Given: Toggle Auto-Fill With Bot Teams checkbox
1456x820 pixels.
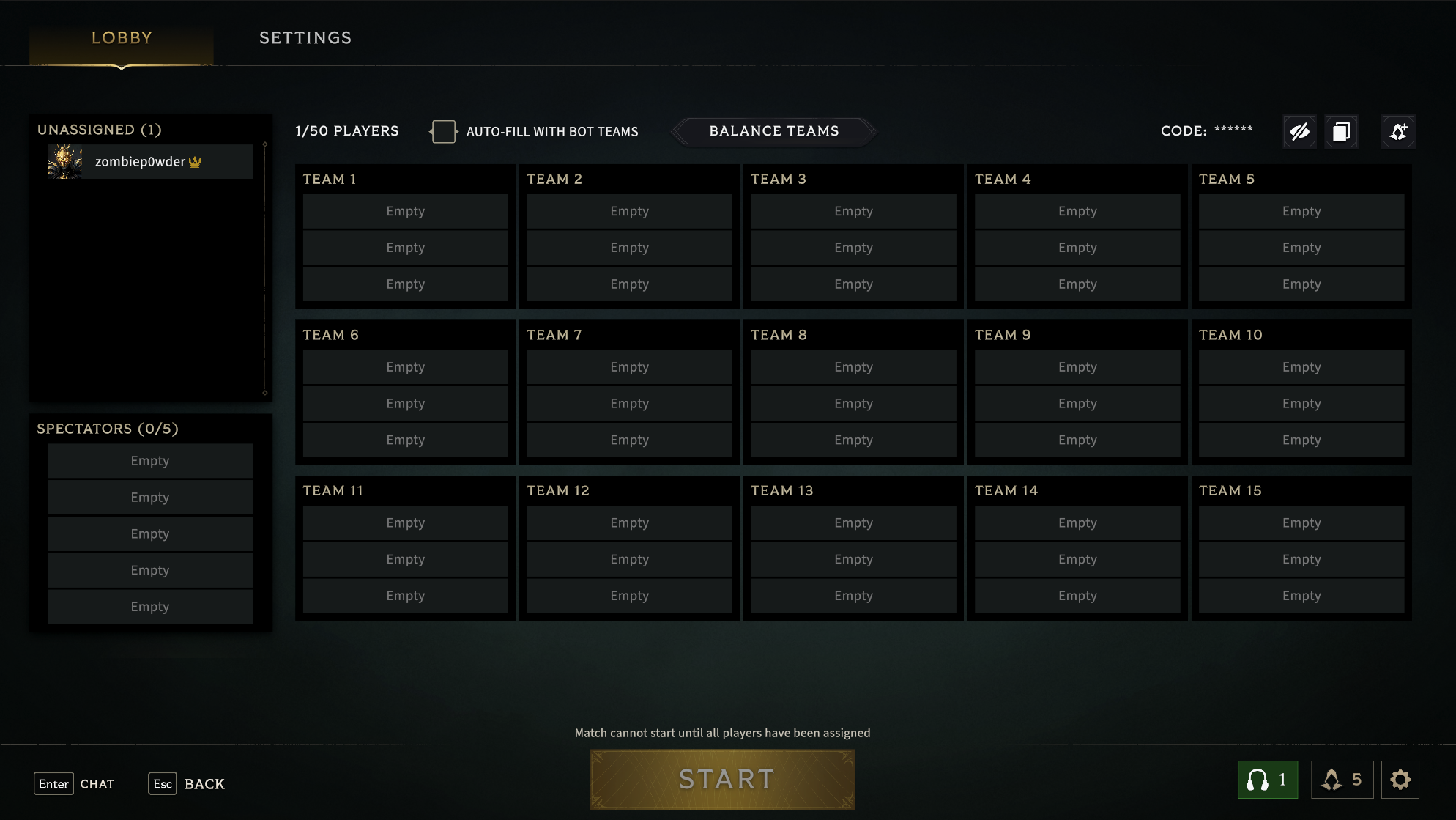Looking at the screenshot, I should 443,132.
